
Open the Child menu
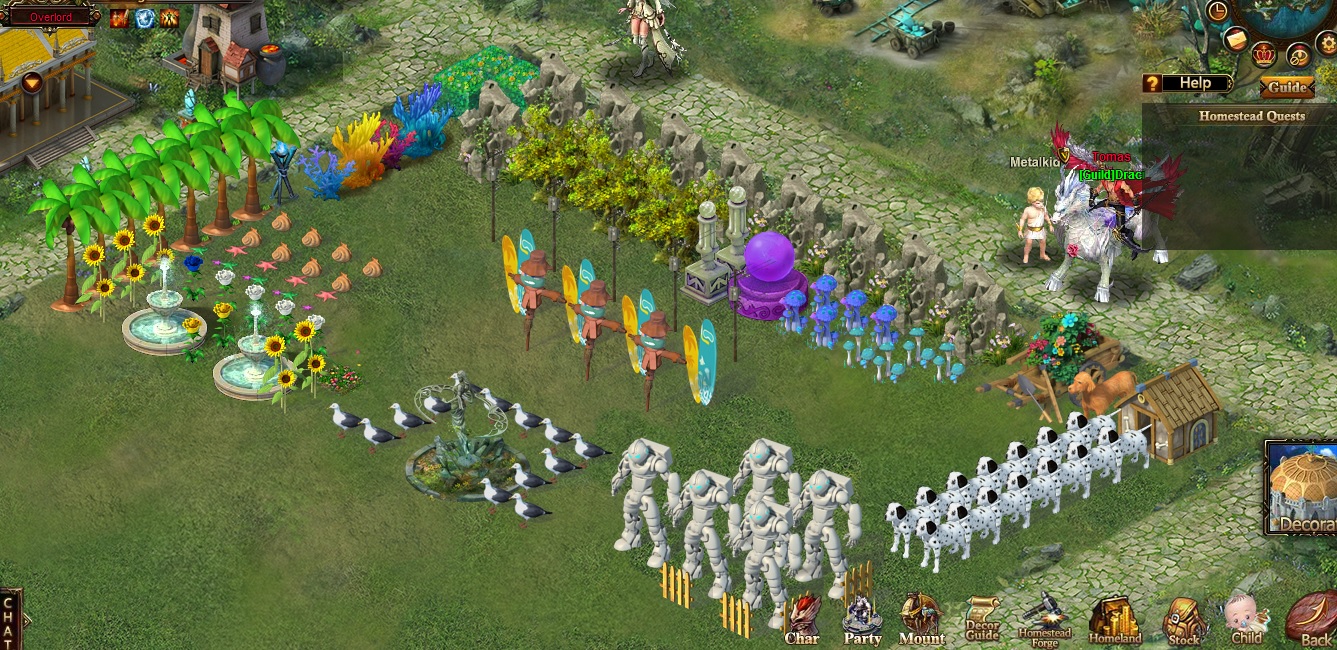1246,619
